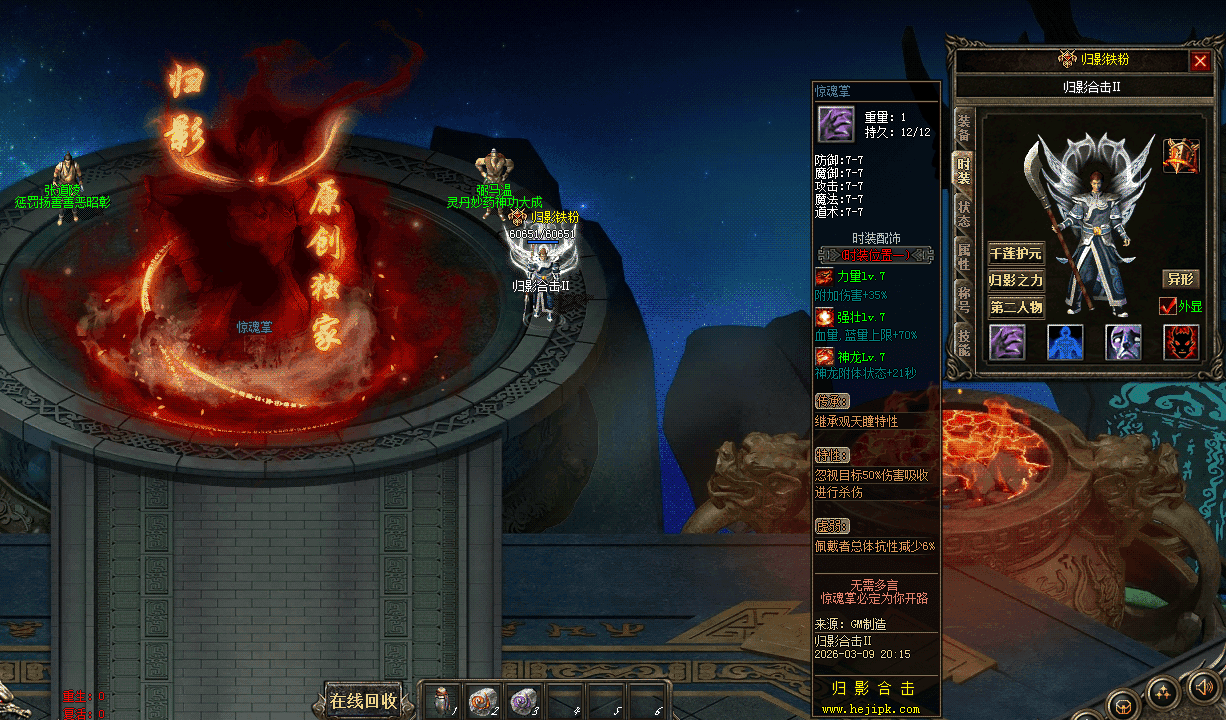1226x720 pixels.
Task: Click the 异形 button
Action: coord(1180,279)
